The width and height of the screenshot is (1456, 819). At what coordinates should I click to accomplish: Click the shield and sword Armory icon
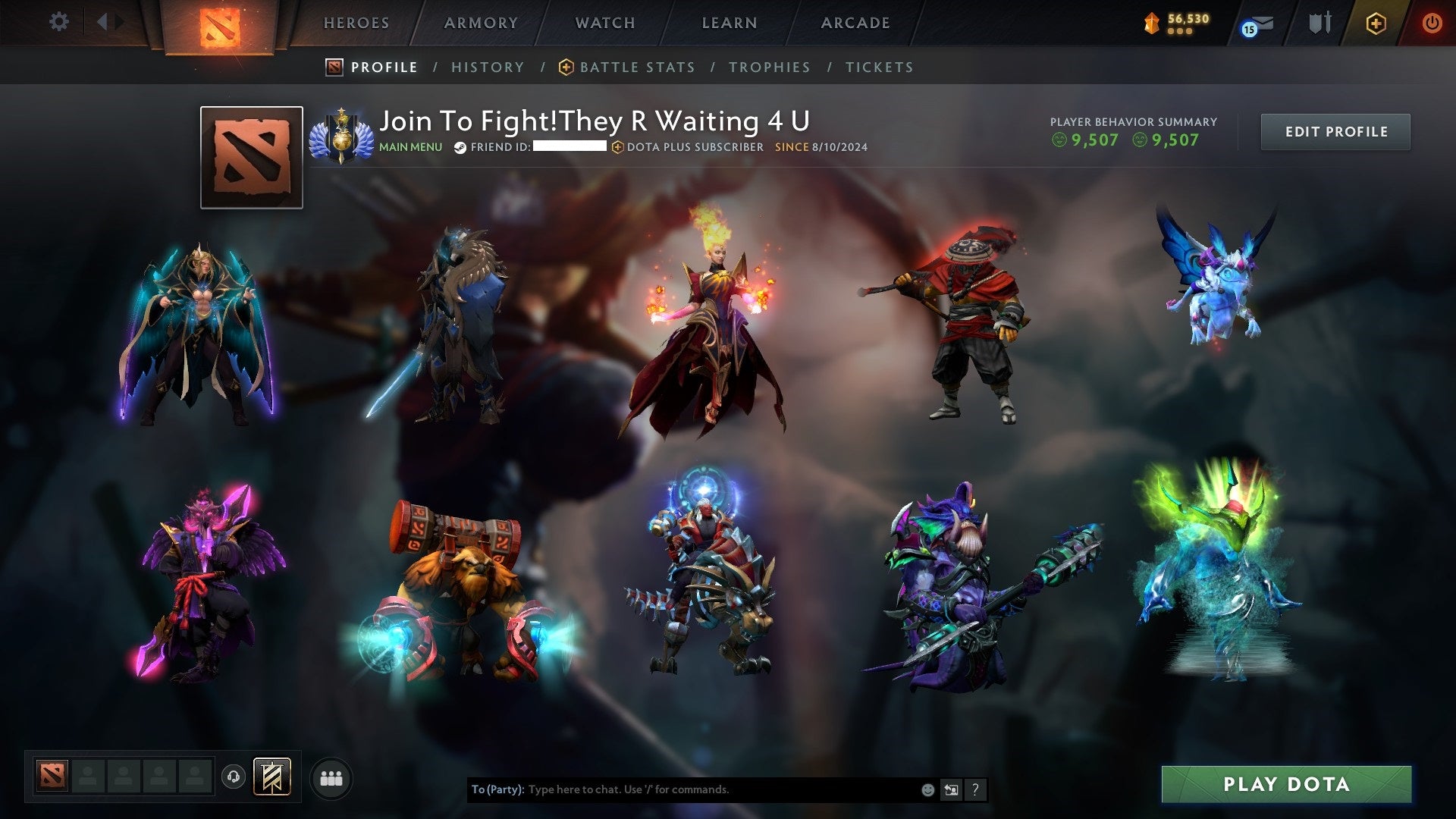pyautogui.click(x=1319, y=23)
